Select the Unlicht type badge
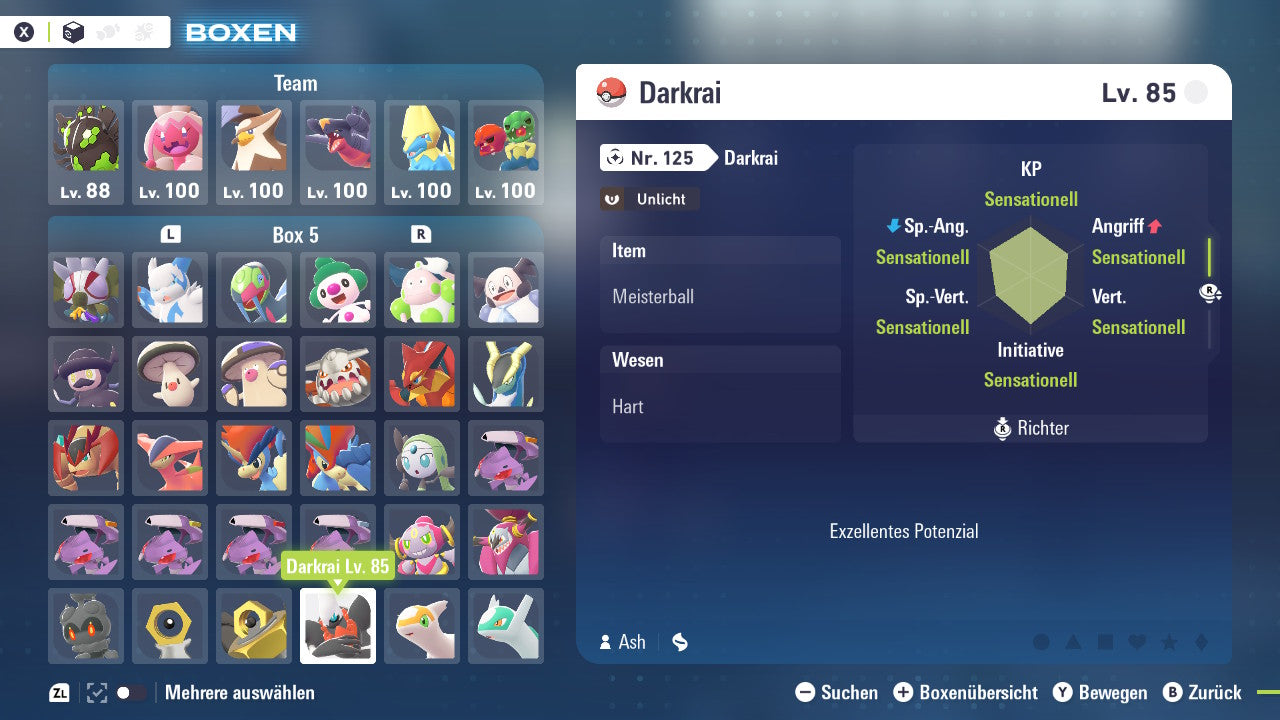This screenshot has width=1280, height=720. tap(649, 199)
